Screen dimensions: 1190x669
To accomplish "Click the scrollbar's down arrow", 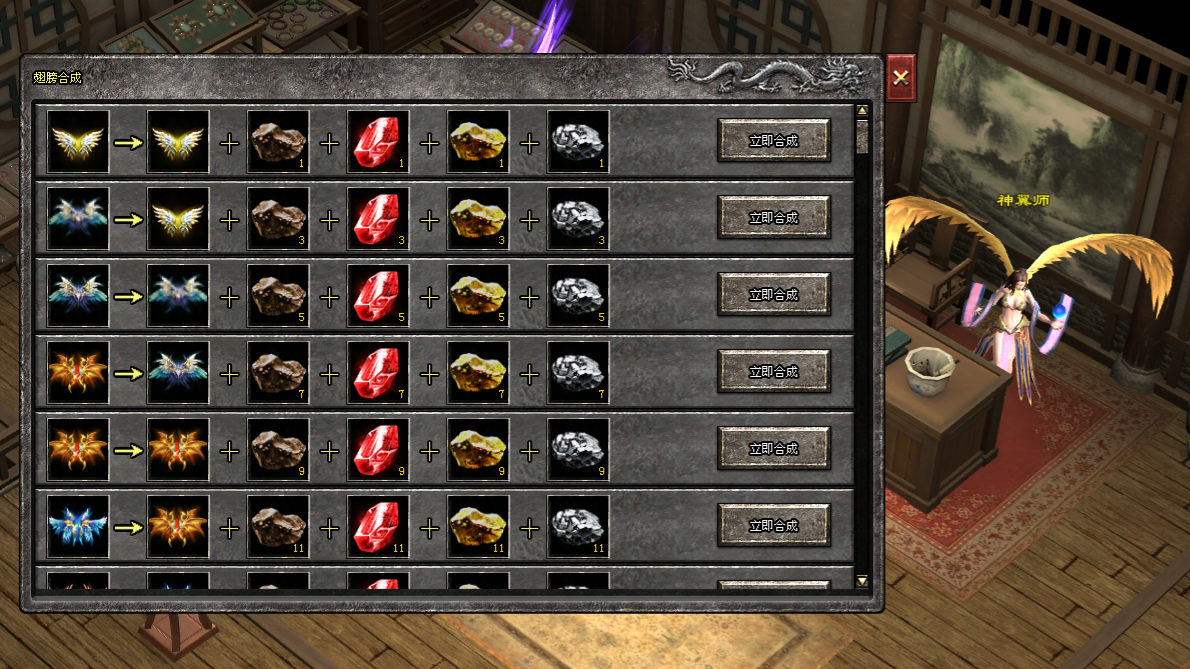I will click(862, 580).
